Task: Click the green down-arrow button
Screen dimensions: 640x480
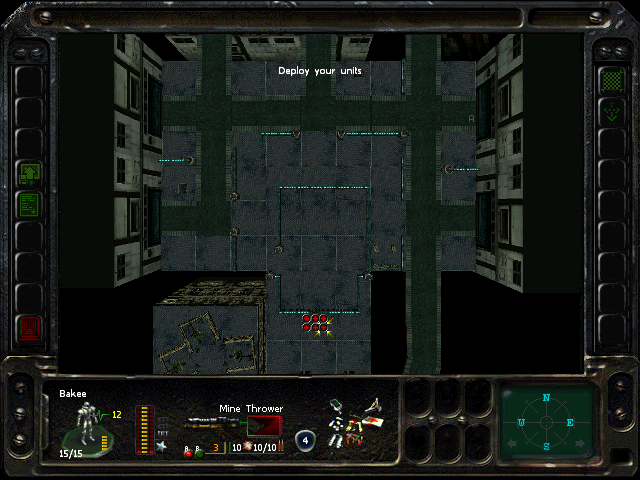Action: tap(610, 114)
